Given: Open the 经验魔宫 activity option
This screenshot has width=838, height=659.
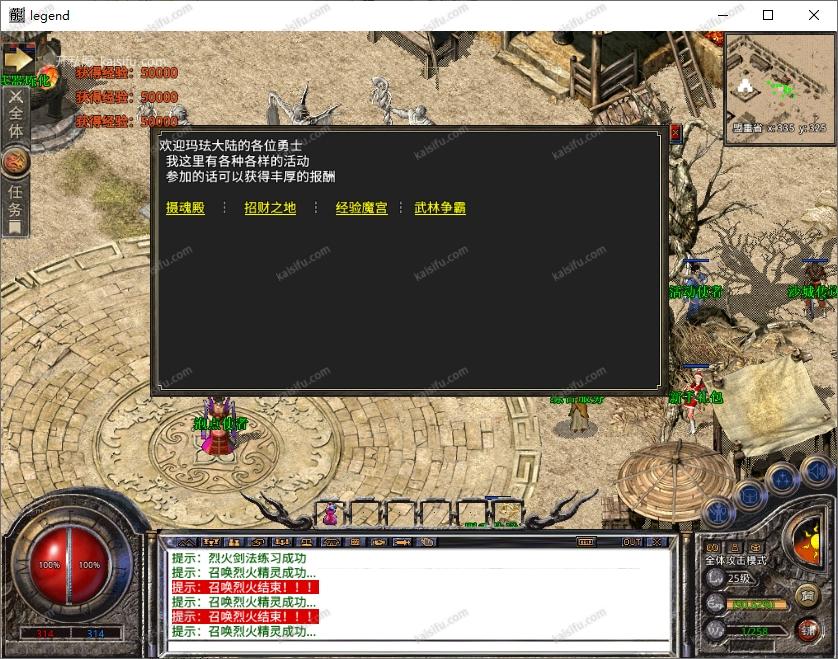Looking at the screenshot, I should pos(361,208).
